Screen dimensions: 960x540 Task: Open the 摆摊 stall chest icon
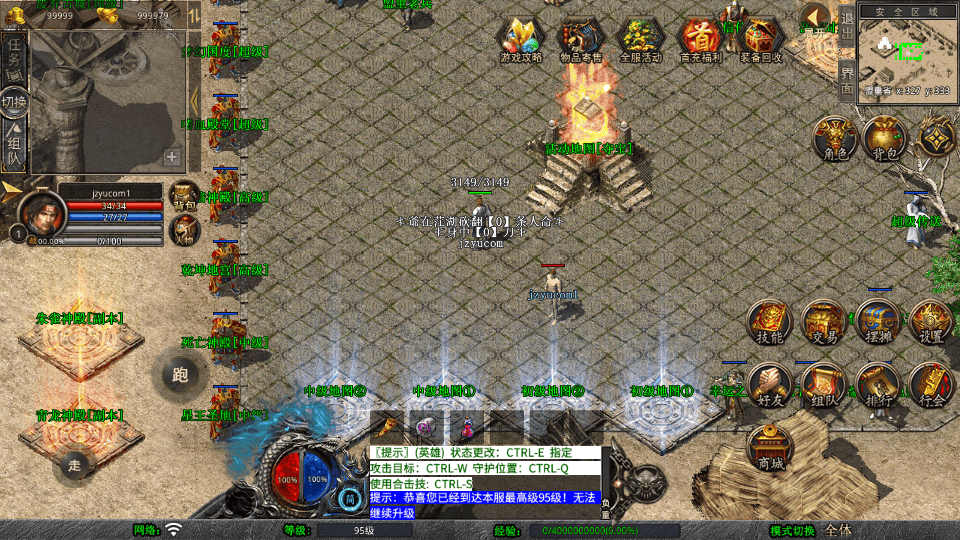(x=877, y=322)
